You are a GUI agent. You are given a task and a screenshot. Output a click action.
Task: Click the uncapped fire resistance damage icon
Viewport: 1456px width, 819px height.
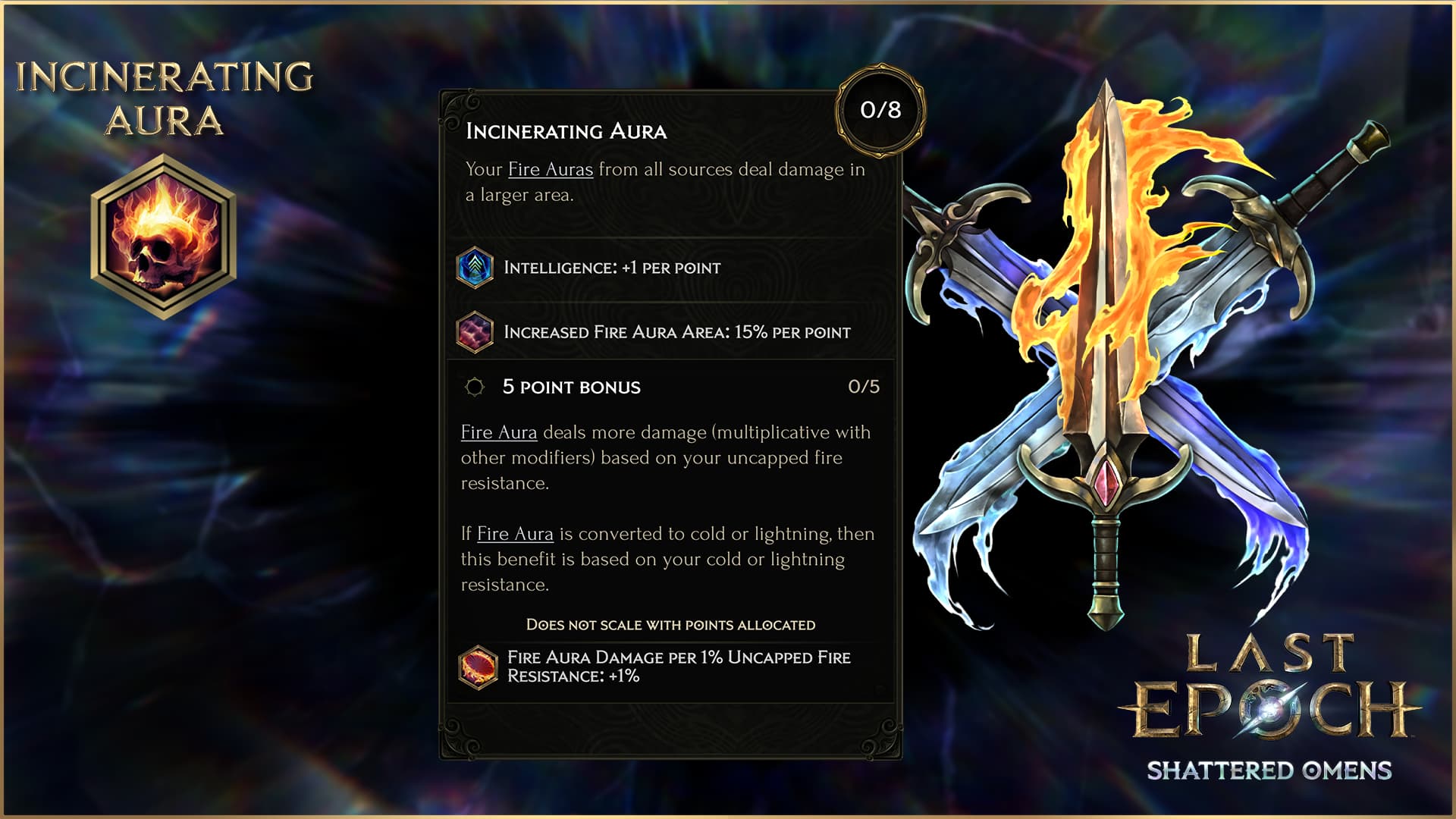tap(478, 667)
